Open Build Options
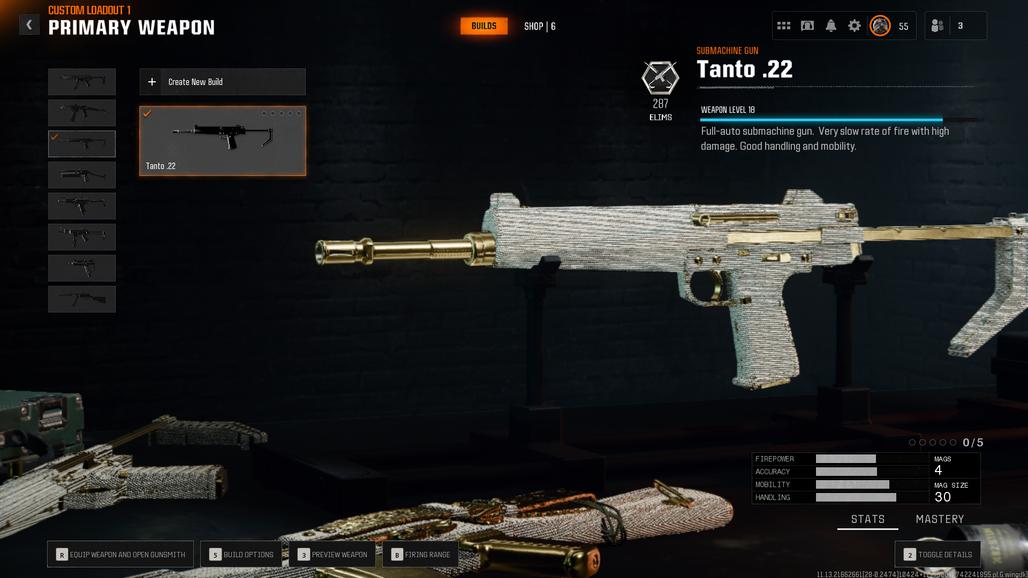Viewport: 1028px width, 578px height. coord(241,554)
